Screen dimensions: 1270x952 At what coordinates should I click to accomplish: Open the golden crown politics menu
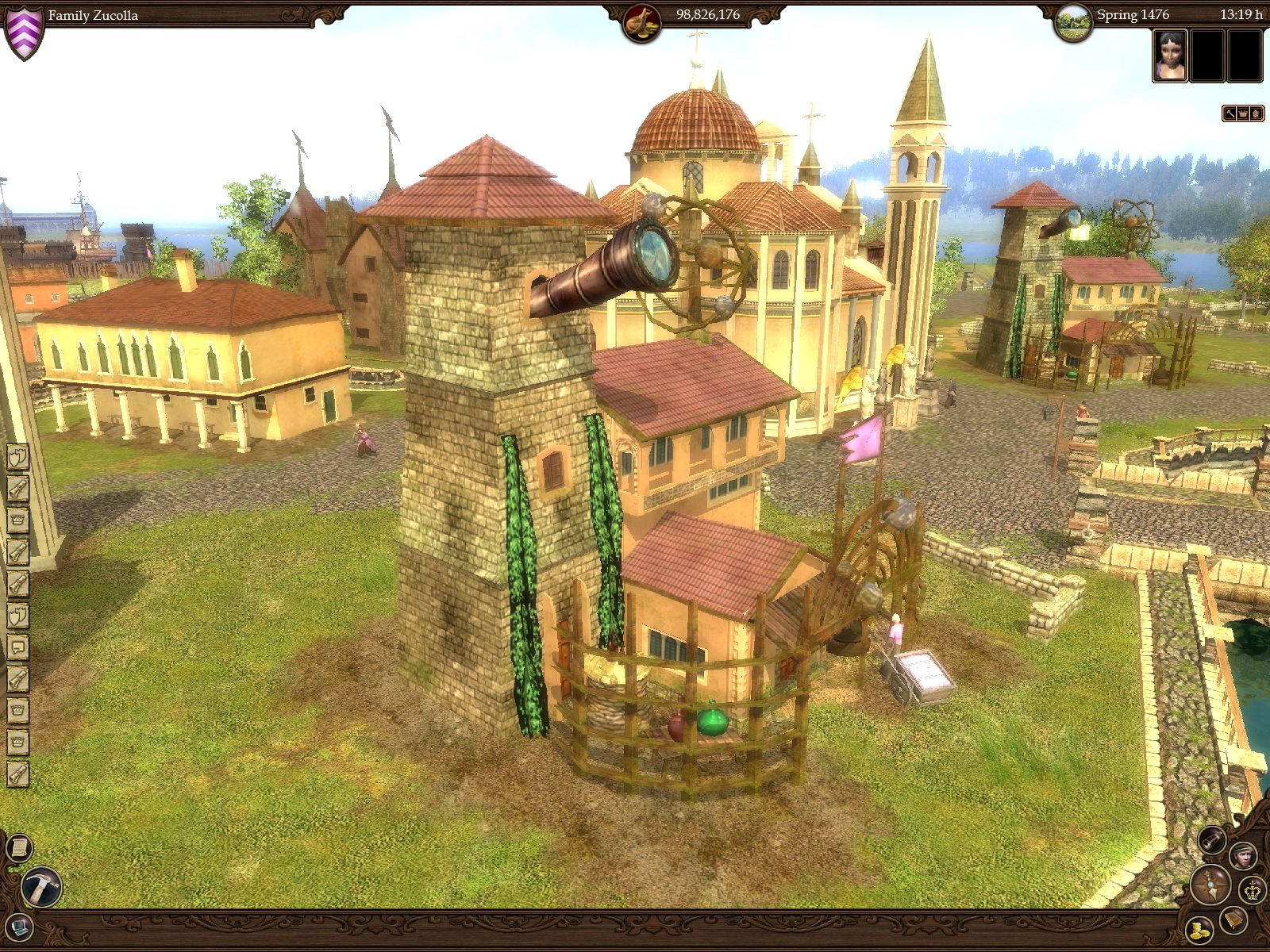click(1253, 889)
